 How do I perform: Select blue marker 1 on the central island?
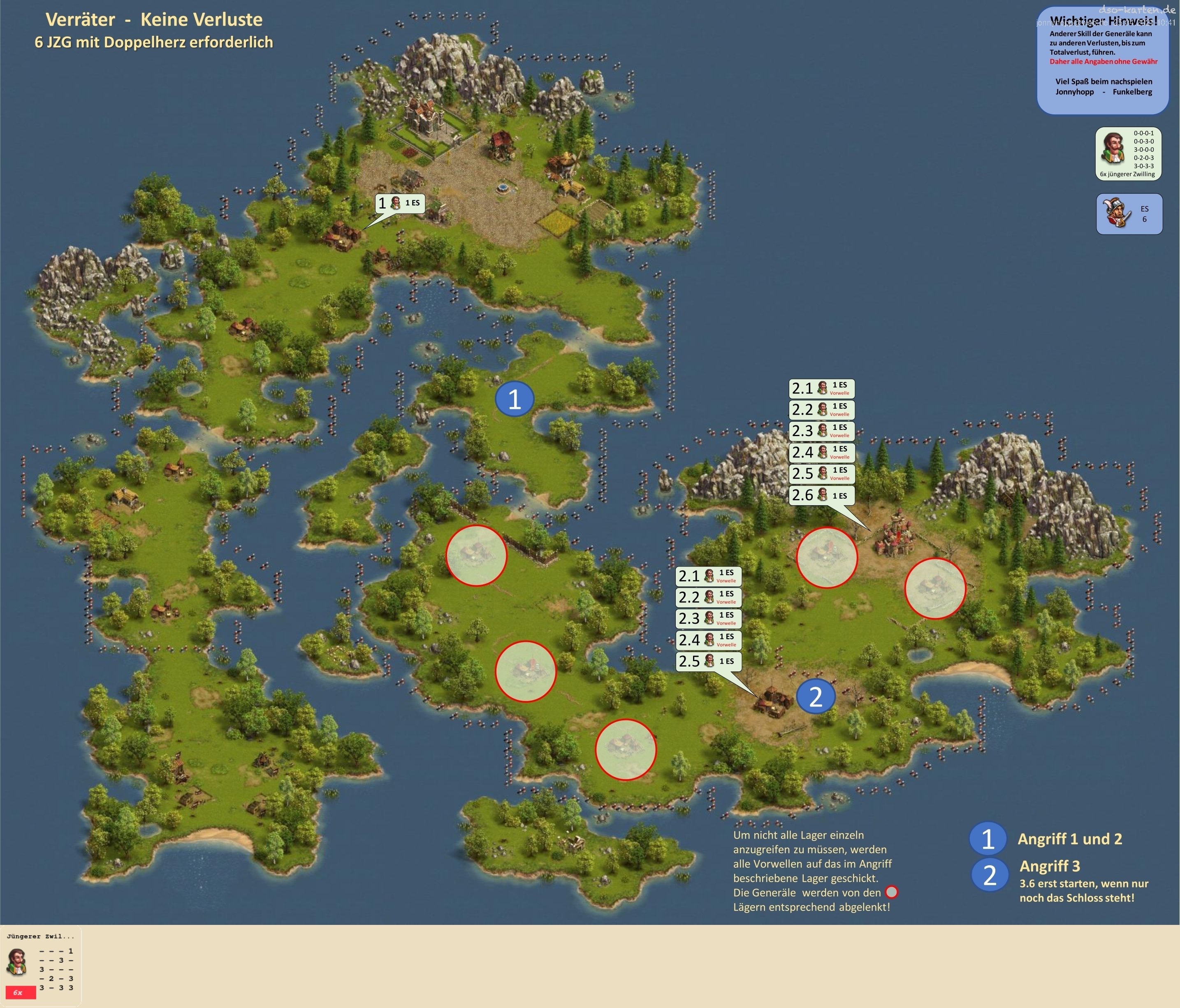point(514,399)
